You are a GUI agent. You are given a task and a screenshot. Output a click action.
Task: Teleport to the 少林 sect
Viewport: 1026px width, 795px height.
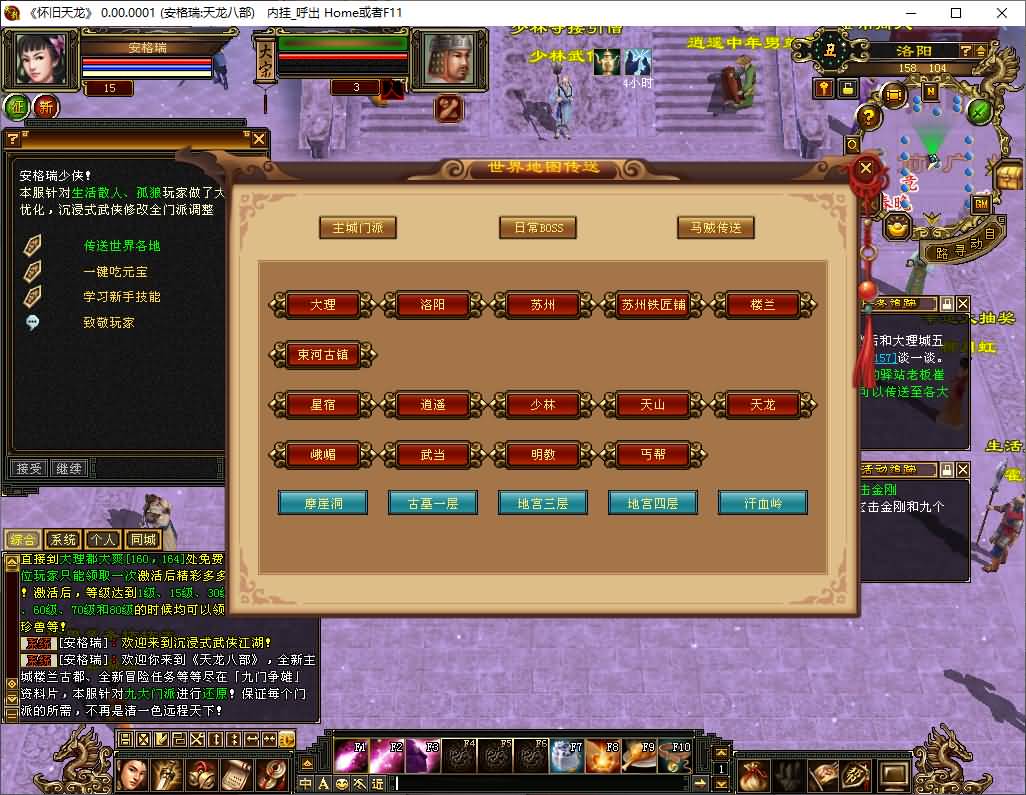tap(543, 404)
